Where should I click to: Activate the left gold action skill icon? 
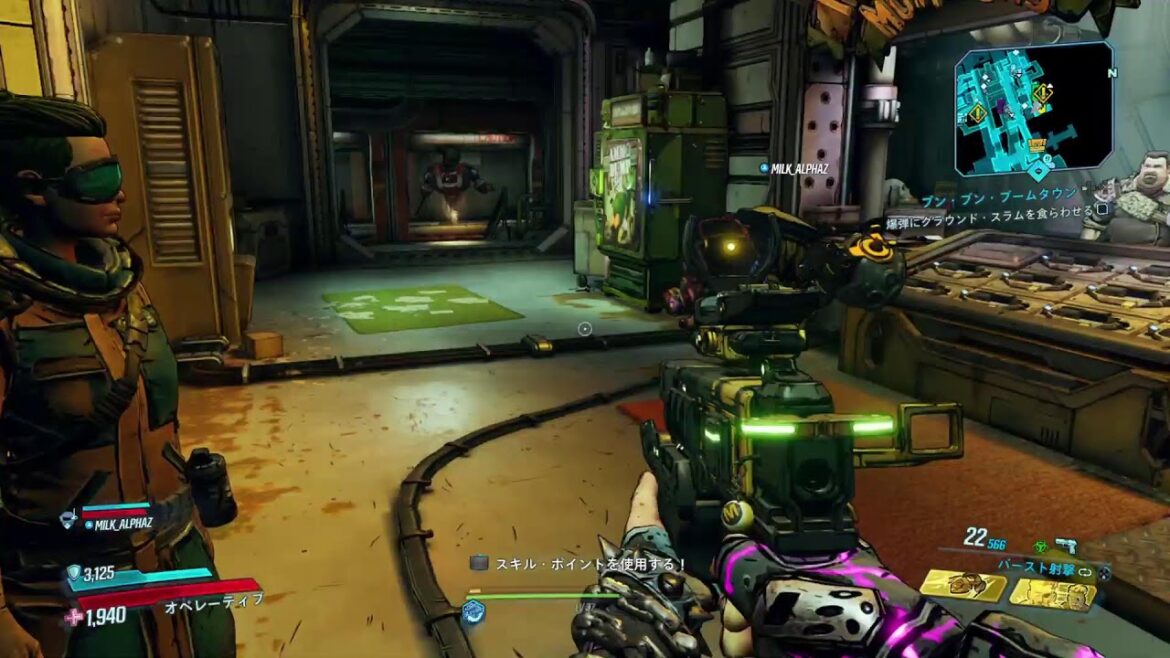(963, 587)
